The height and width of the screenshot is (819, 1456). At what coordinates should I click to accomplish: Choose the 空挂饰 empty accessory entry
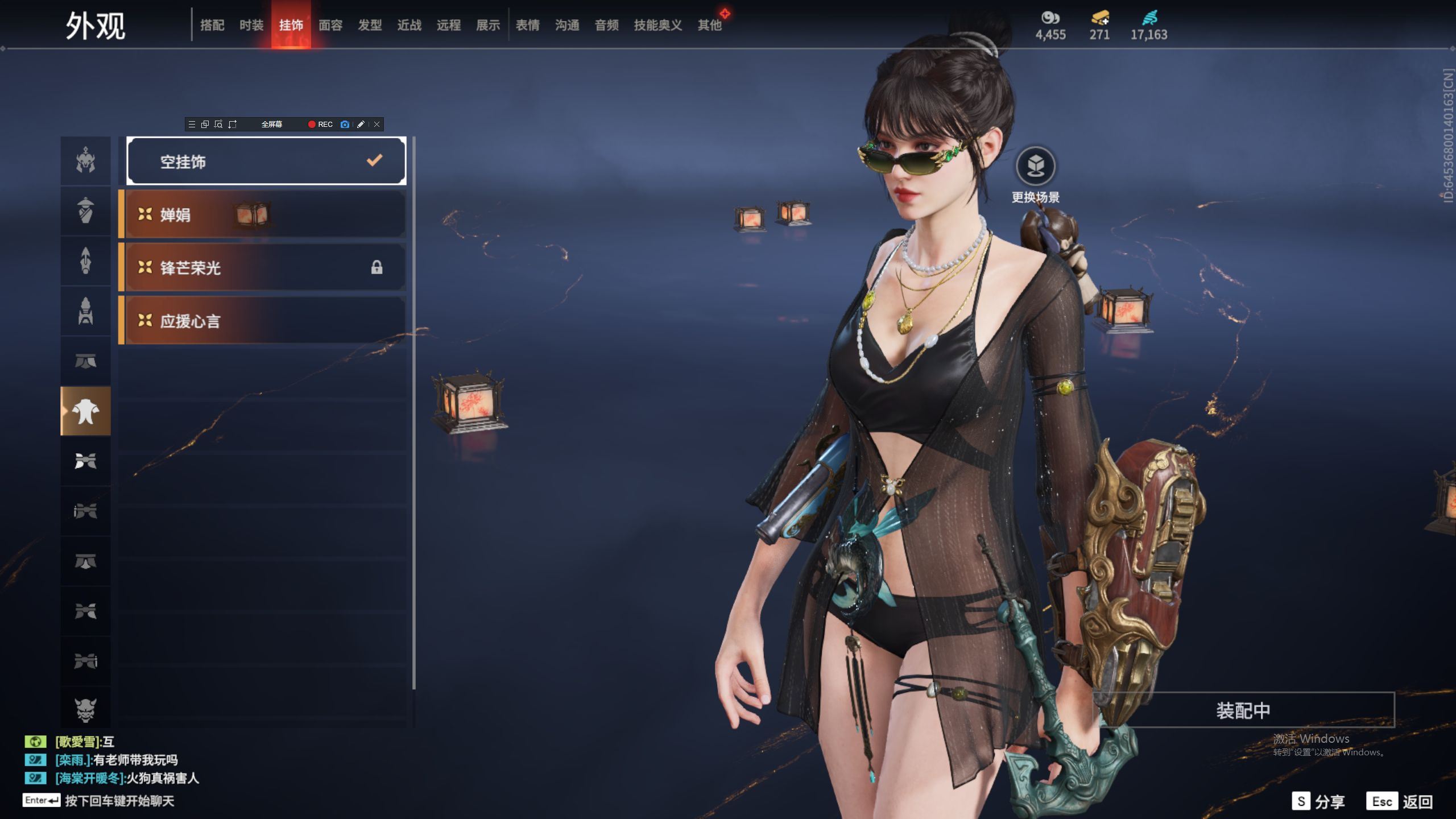coord(266,162)
